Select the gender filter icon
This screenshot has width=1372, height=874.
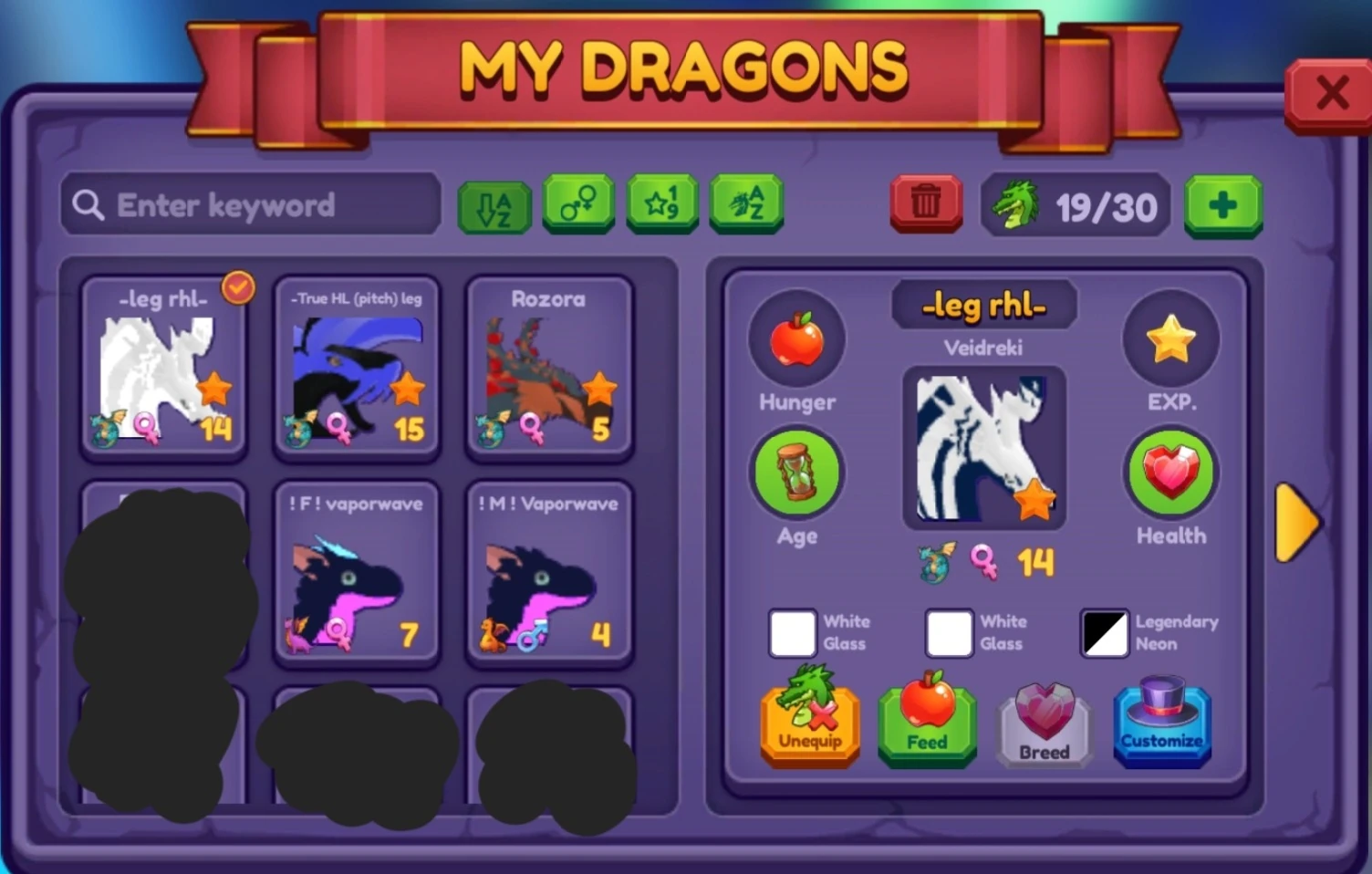point(577,204)
